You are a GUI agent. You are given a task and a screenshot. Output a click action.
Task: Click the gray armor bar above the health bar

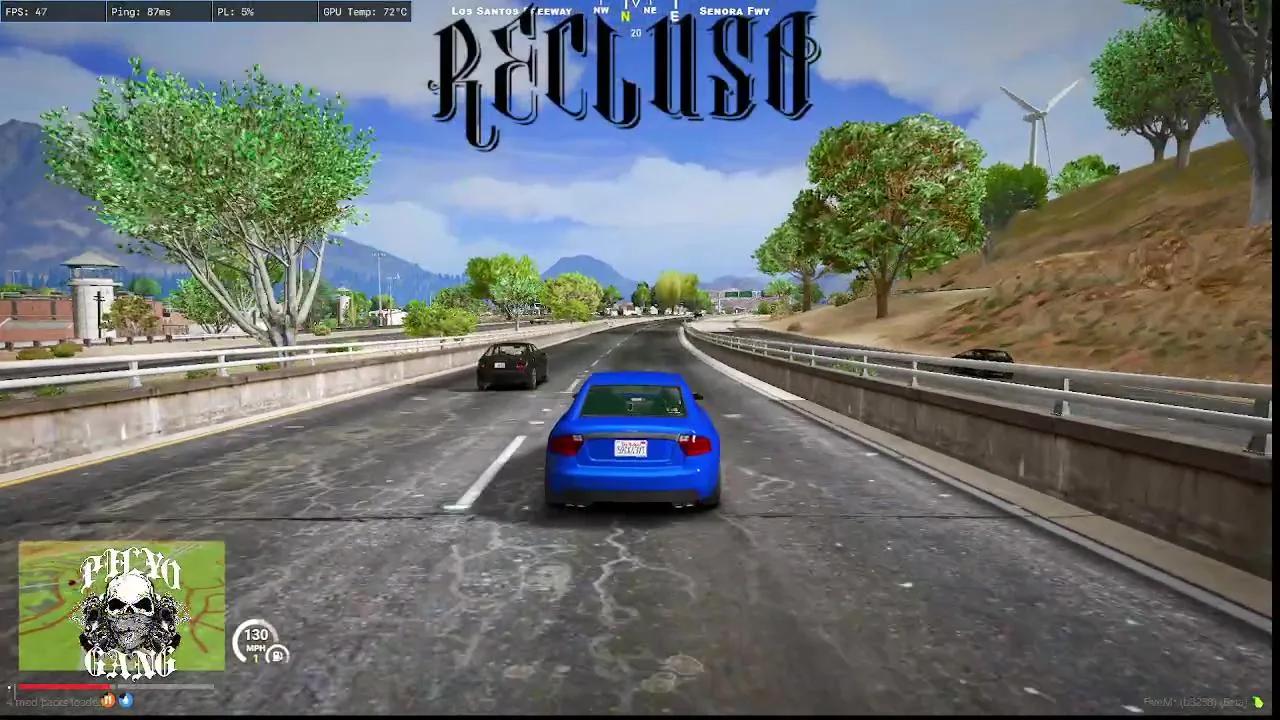pyautogui.click(x=165, y=687)
